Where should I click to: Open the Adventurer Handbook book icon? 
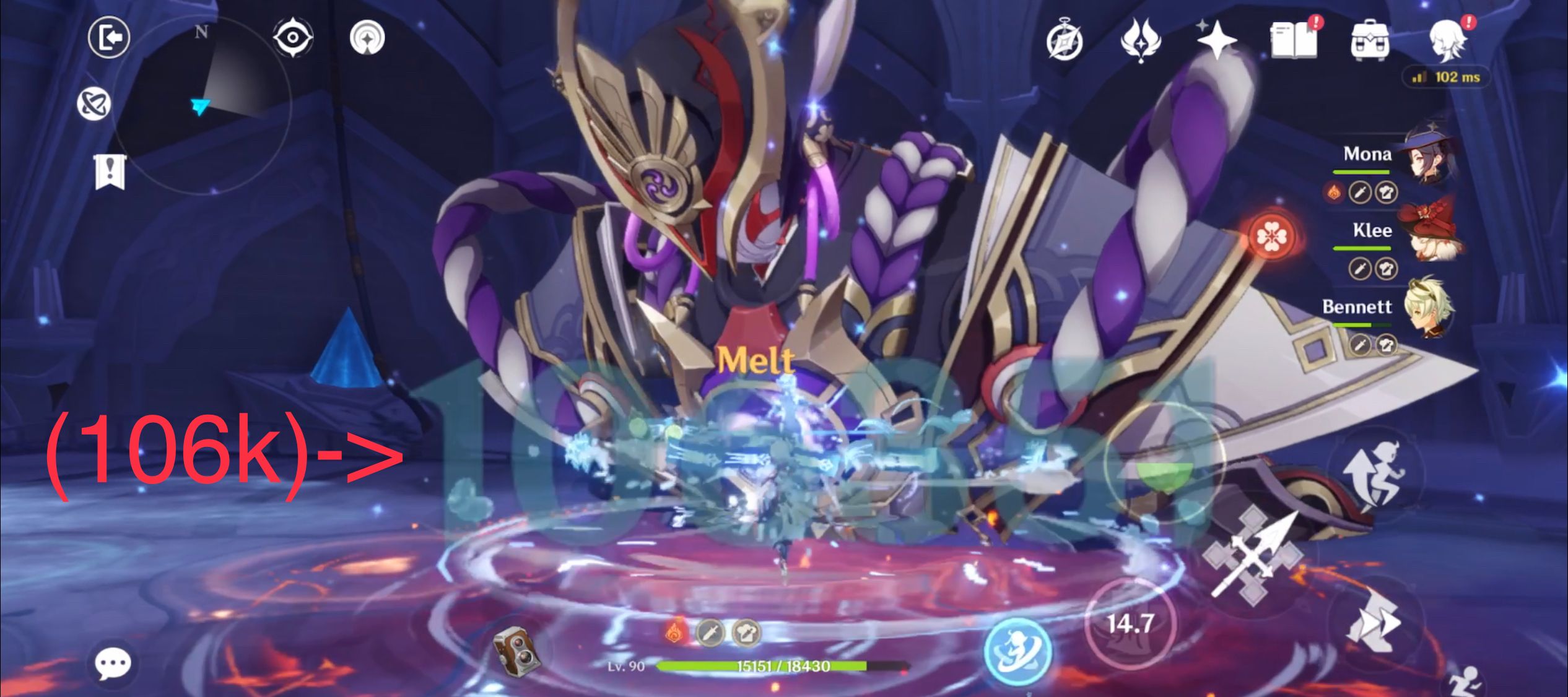click(x=1294, y=40)
